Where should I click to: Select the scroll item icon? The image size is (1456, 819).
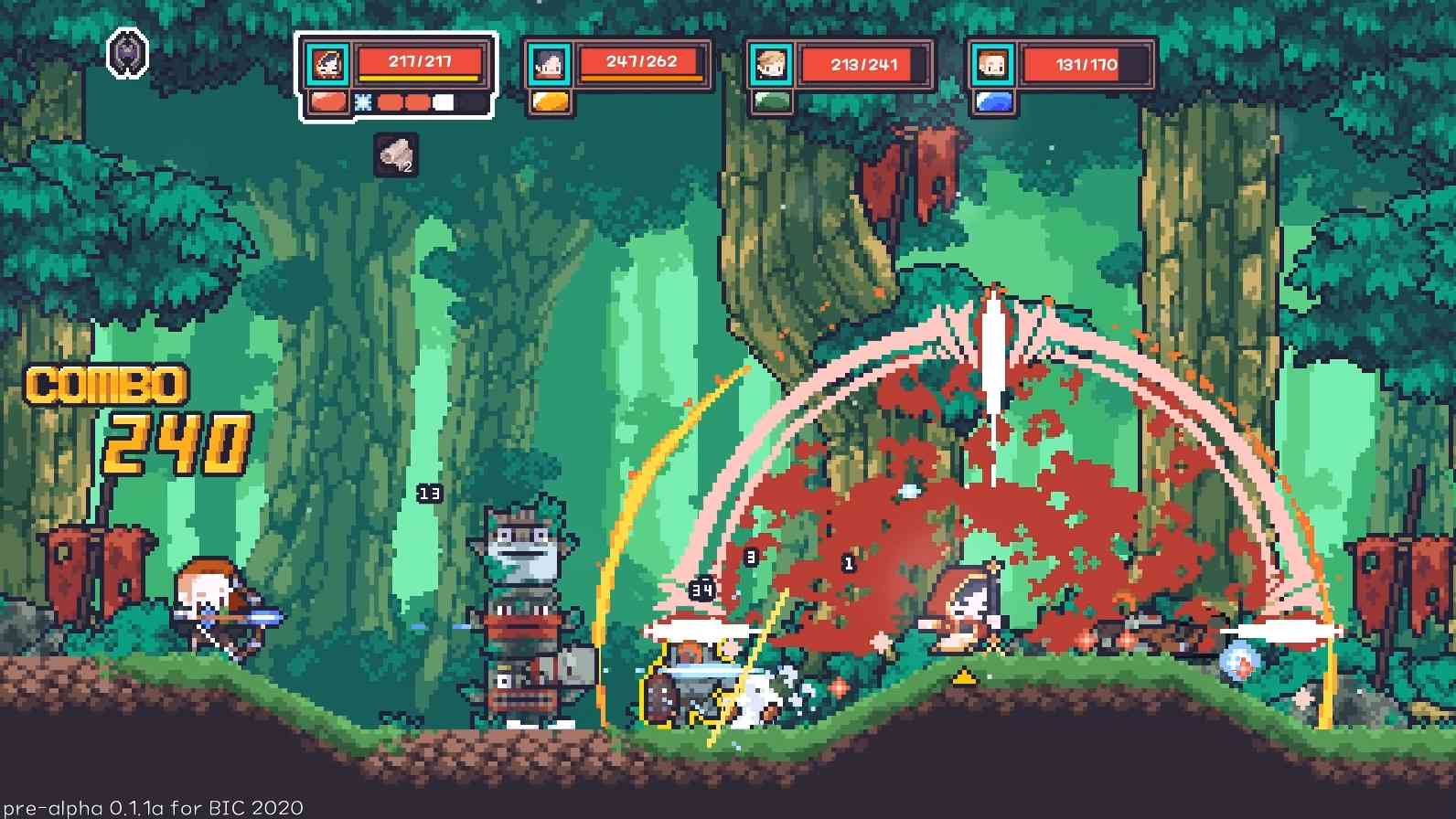point(397,155)
